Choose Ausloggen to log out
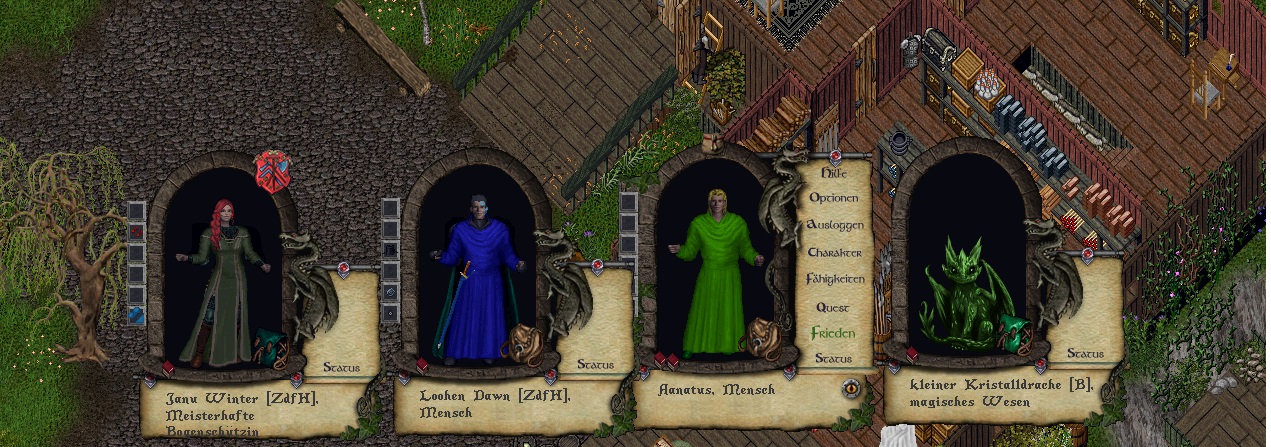1271x447 pixels. pos(833,225)
